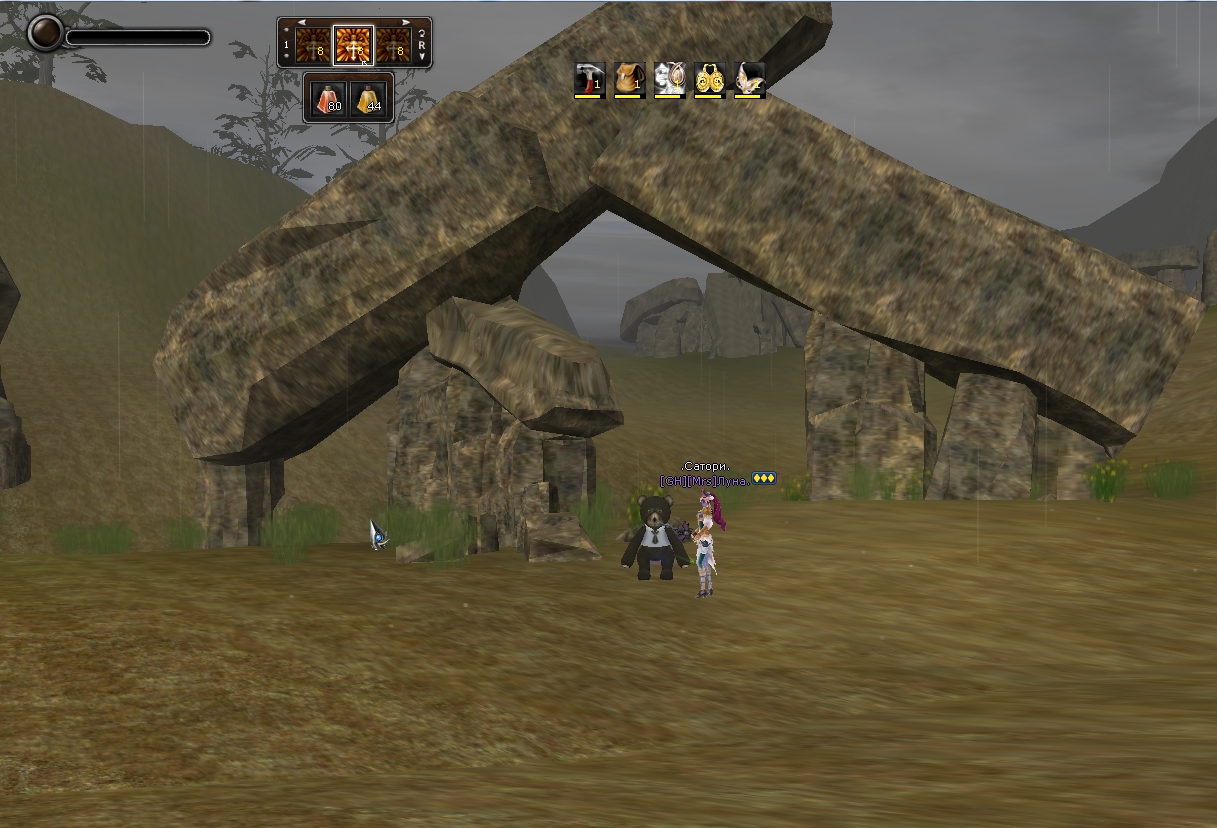Click the down arrow below the R
This screenshot has height=828, width=1217.
pos(422,58)
